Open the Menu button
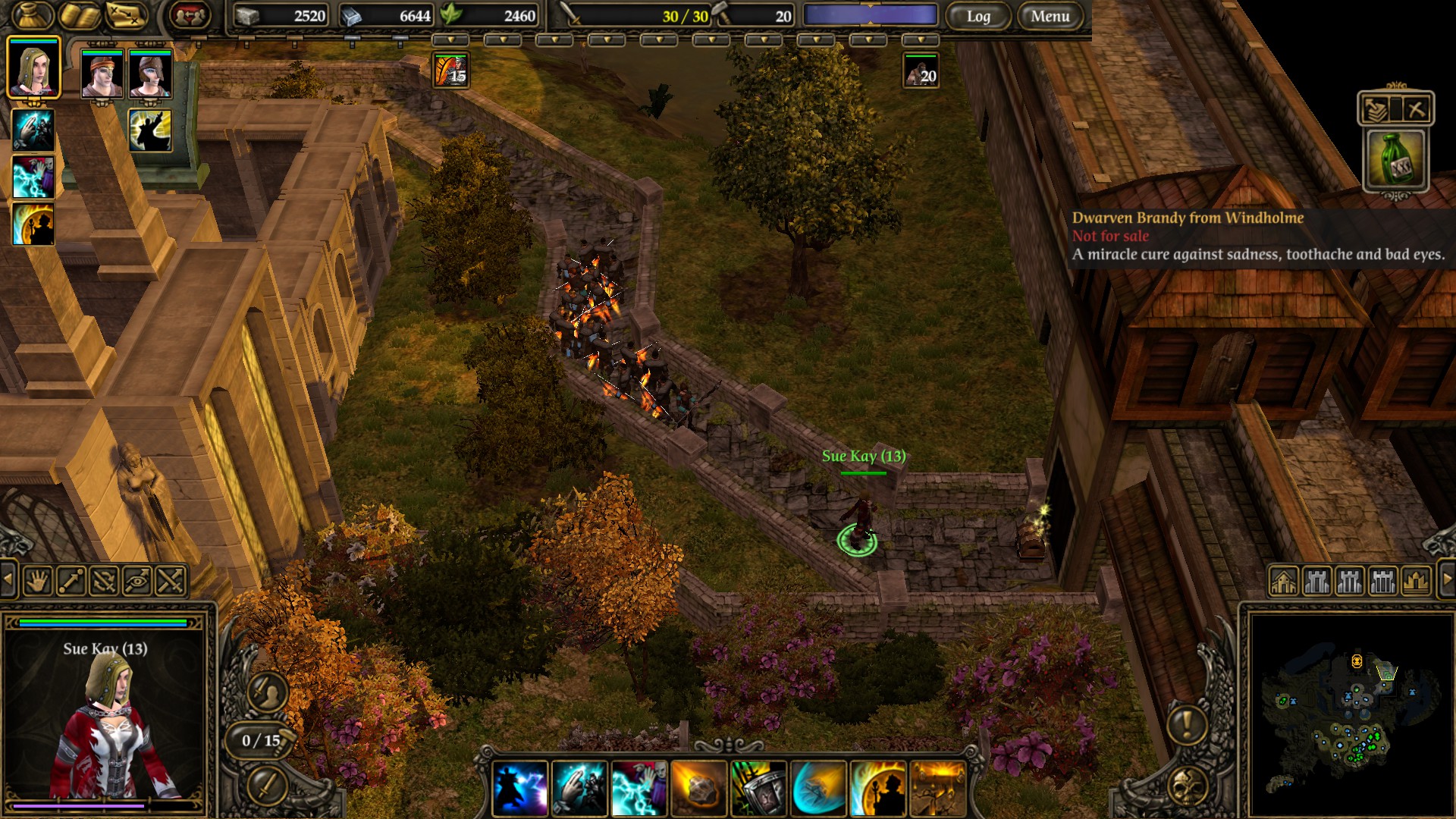The width and height of the screenshot is (1456, 819). (x=1050, y=16)
